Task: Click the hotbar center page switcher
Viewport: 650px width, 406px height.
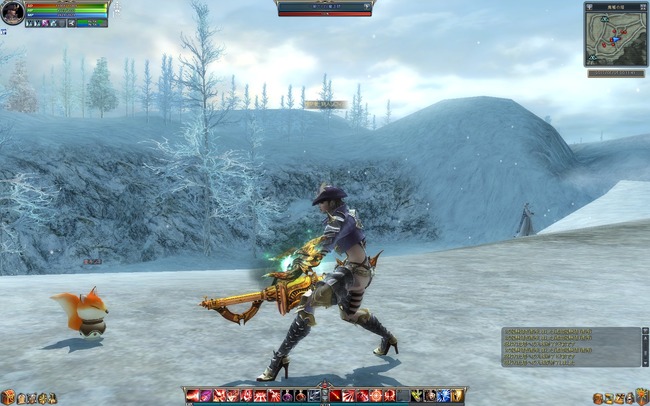Action: click(324, 393)
